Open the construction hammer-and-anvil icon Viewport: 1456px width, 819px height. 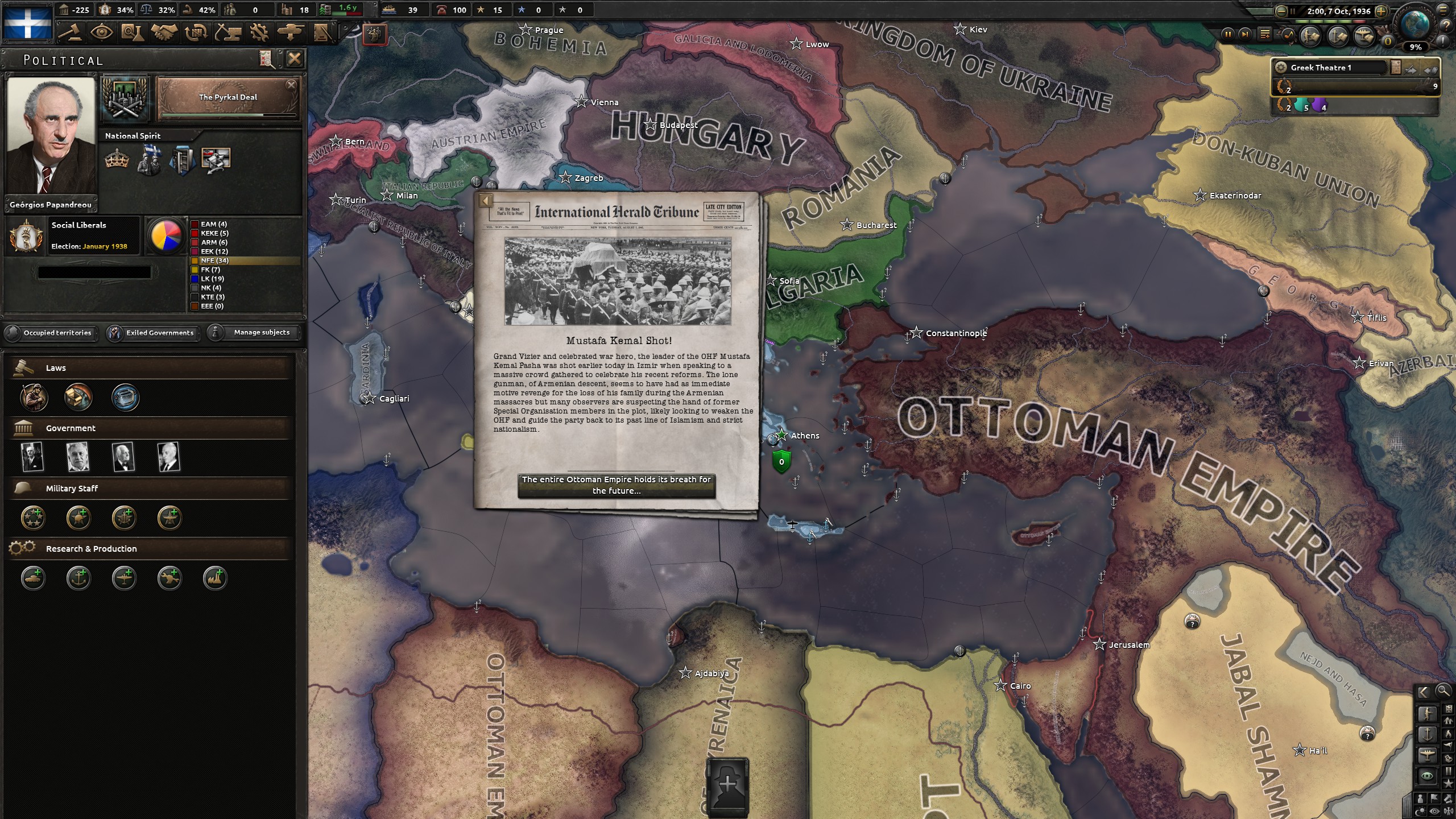[x=228, y=33]
